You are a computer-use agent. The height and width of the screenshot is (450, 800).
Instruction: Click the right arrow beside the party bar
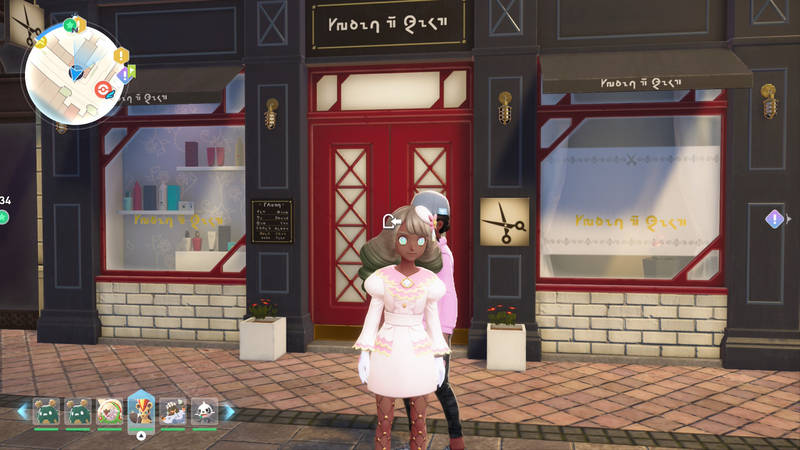click(228, 411)
